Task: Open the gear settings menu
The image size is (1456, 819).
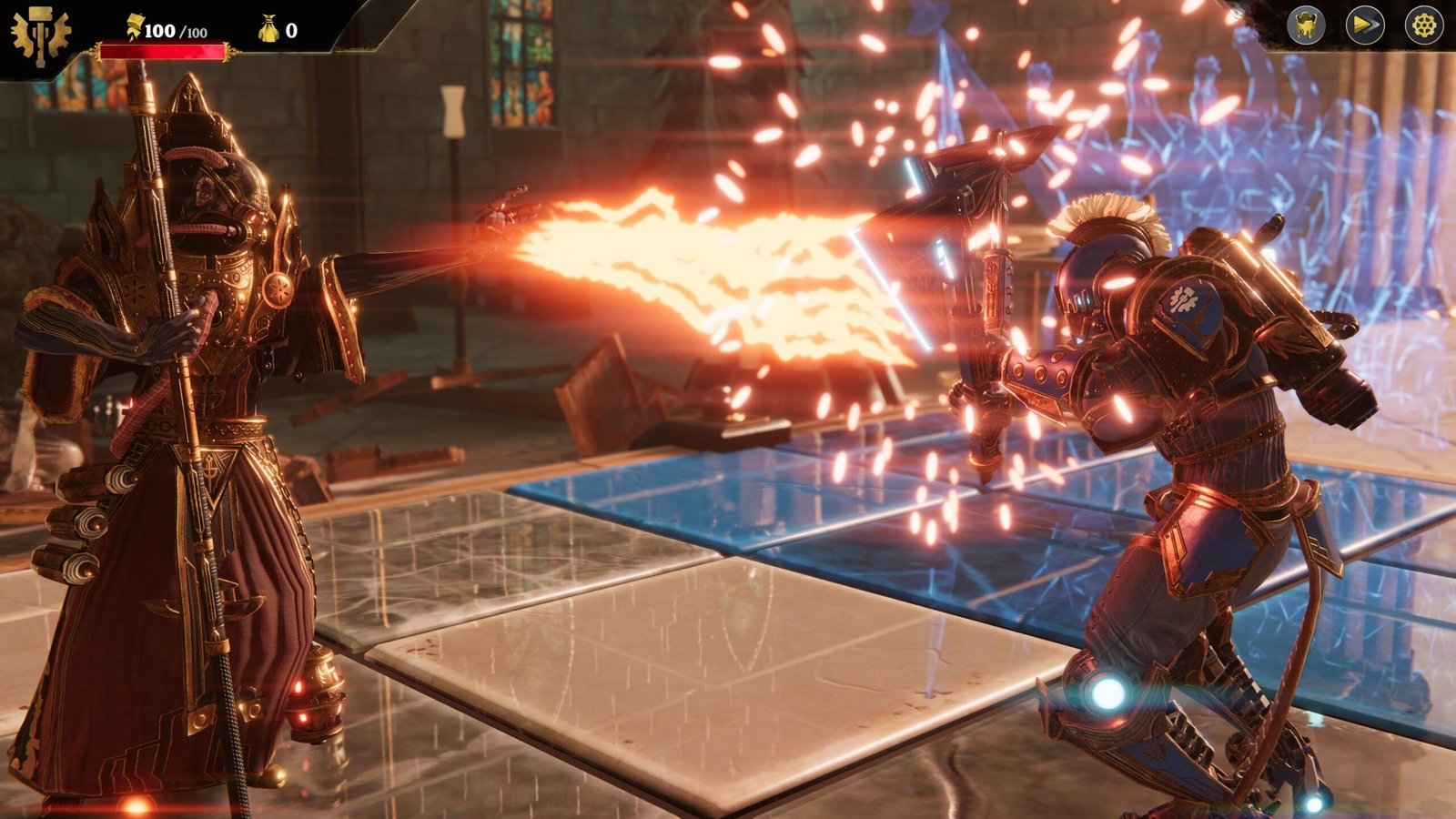Action: click(1423, 25)
